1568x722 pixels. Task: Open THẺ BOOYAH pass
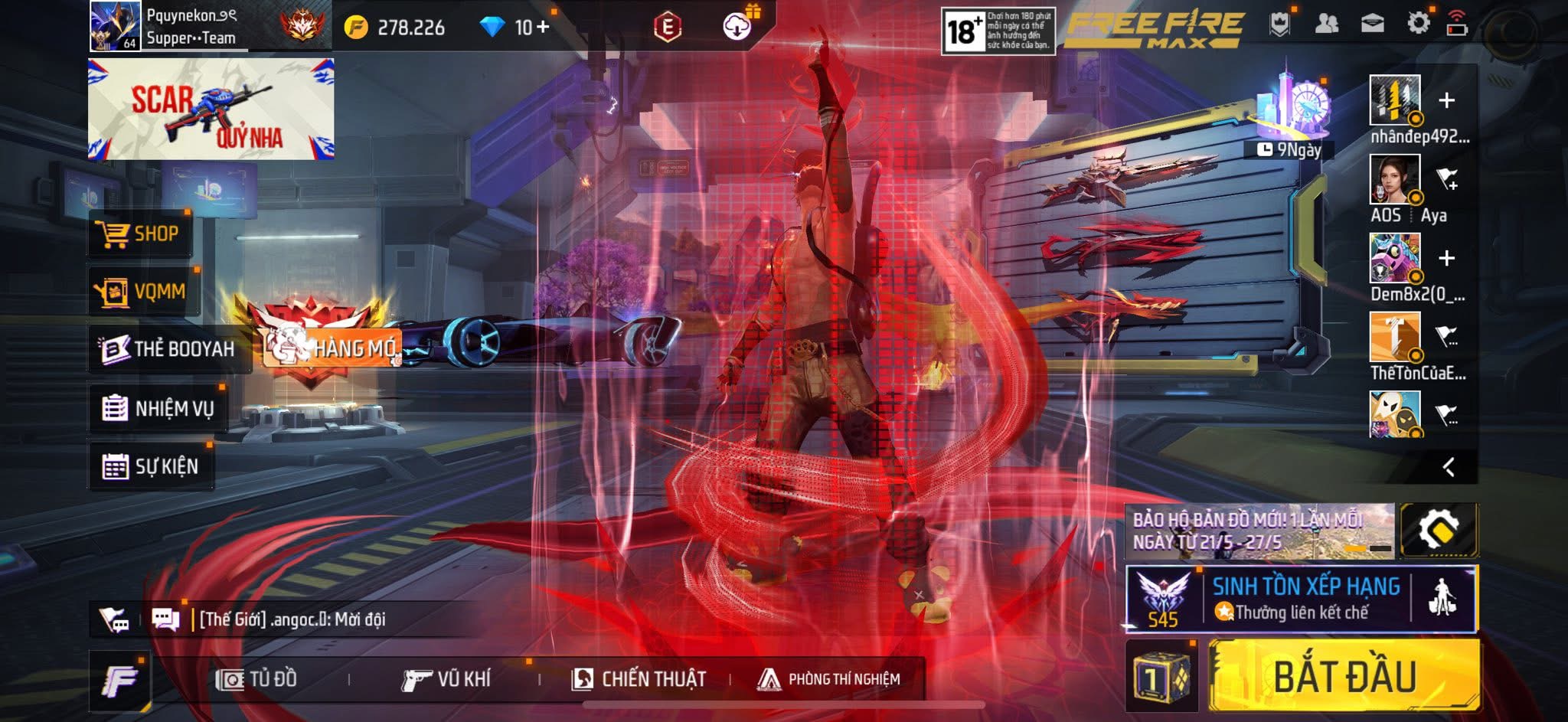(168, 349)
